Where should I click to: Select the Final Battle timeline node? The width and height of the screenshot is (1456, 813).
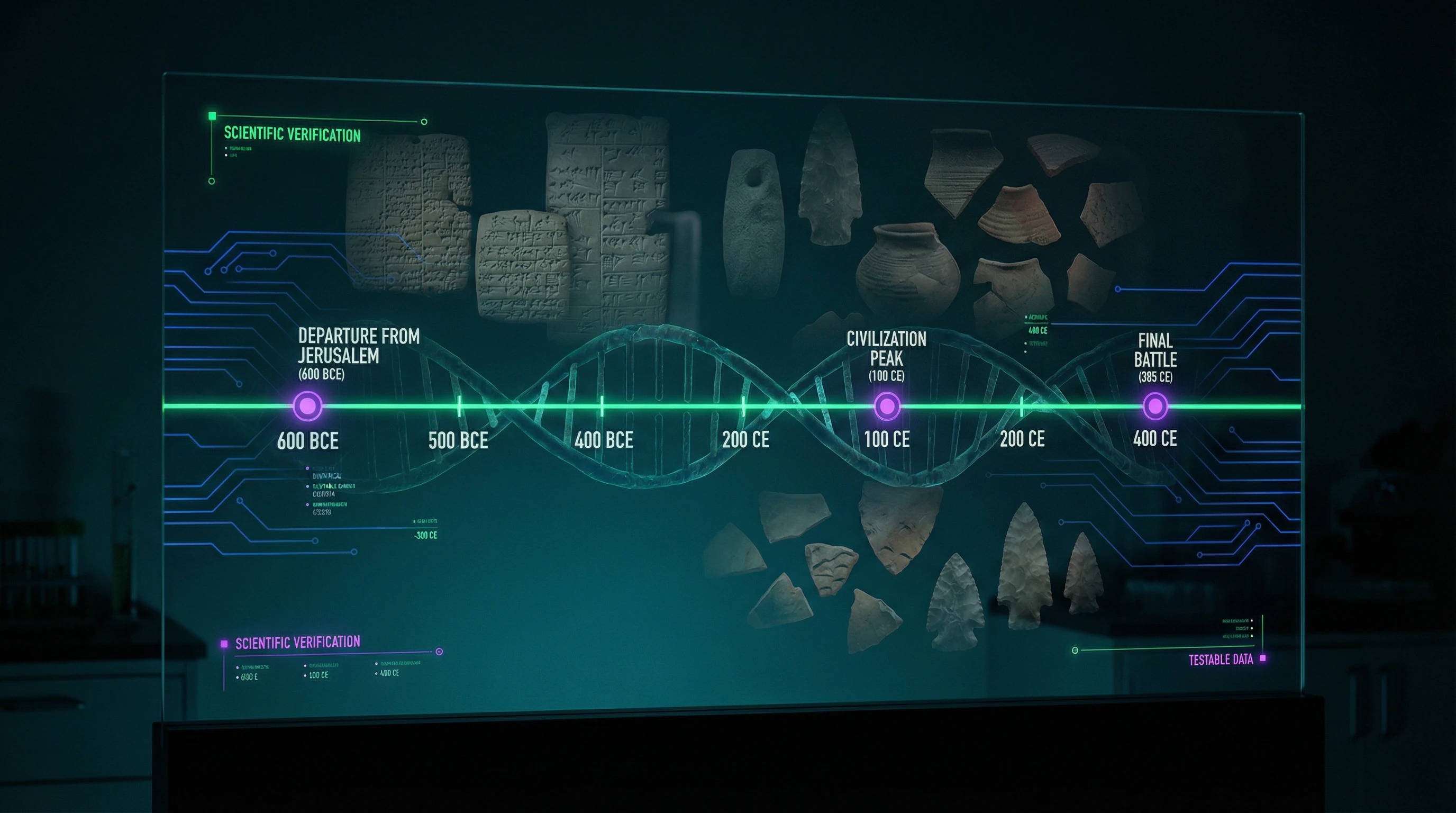coord(1155,406)
